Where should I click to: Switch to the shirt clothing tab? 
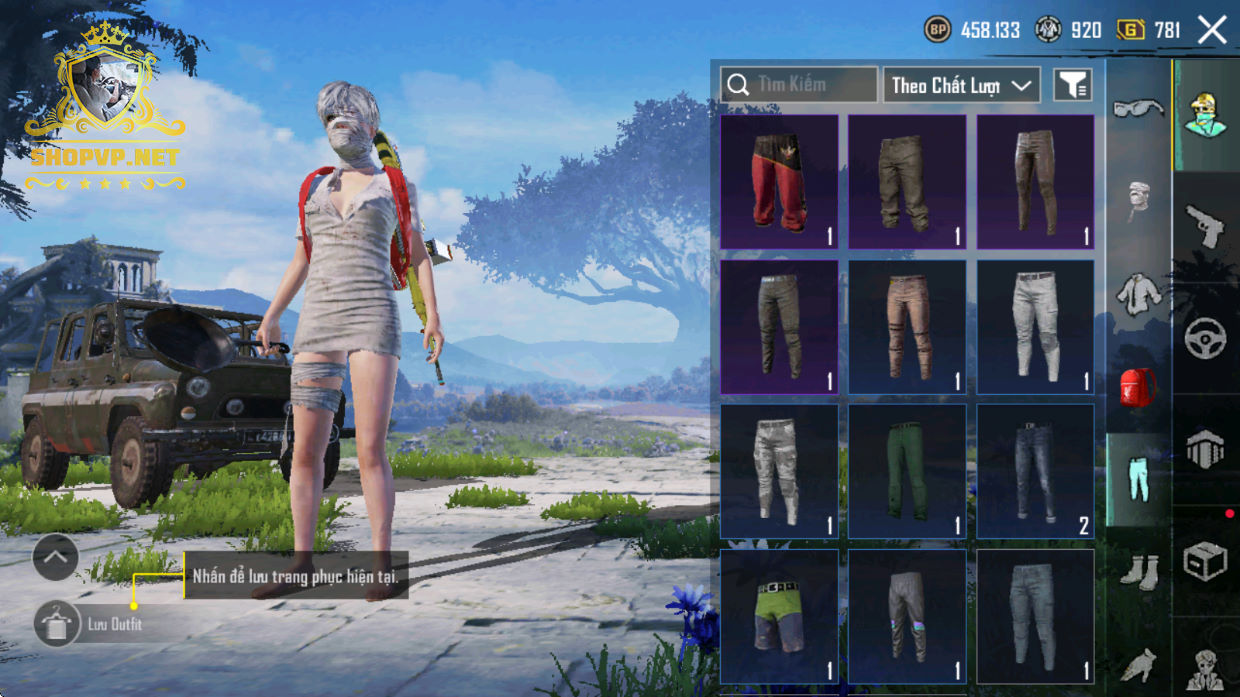[1138, 294]
